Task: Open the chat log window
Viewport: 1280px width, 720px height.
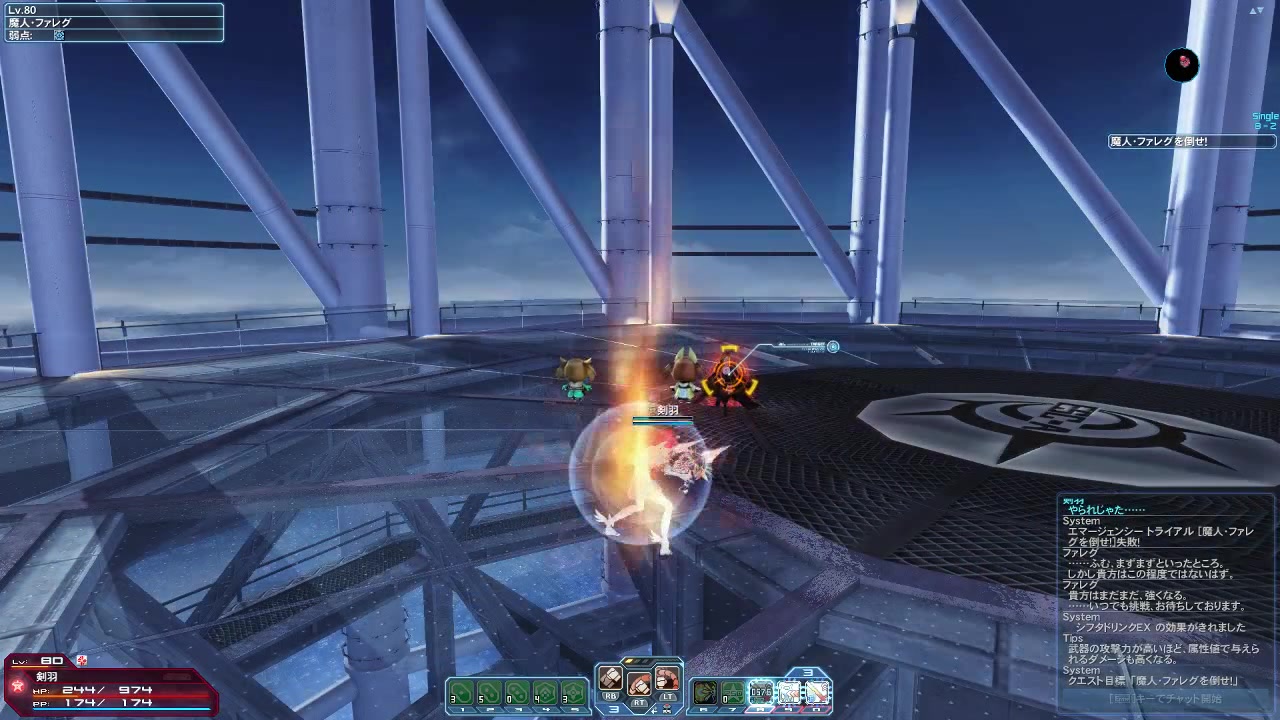Action: tap(1160, 590)
